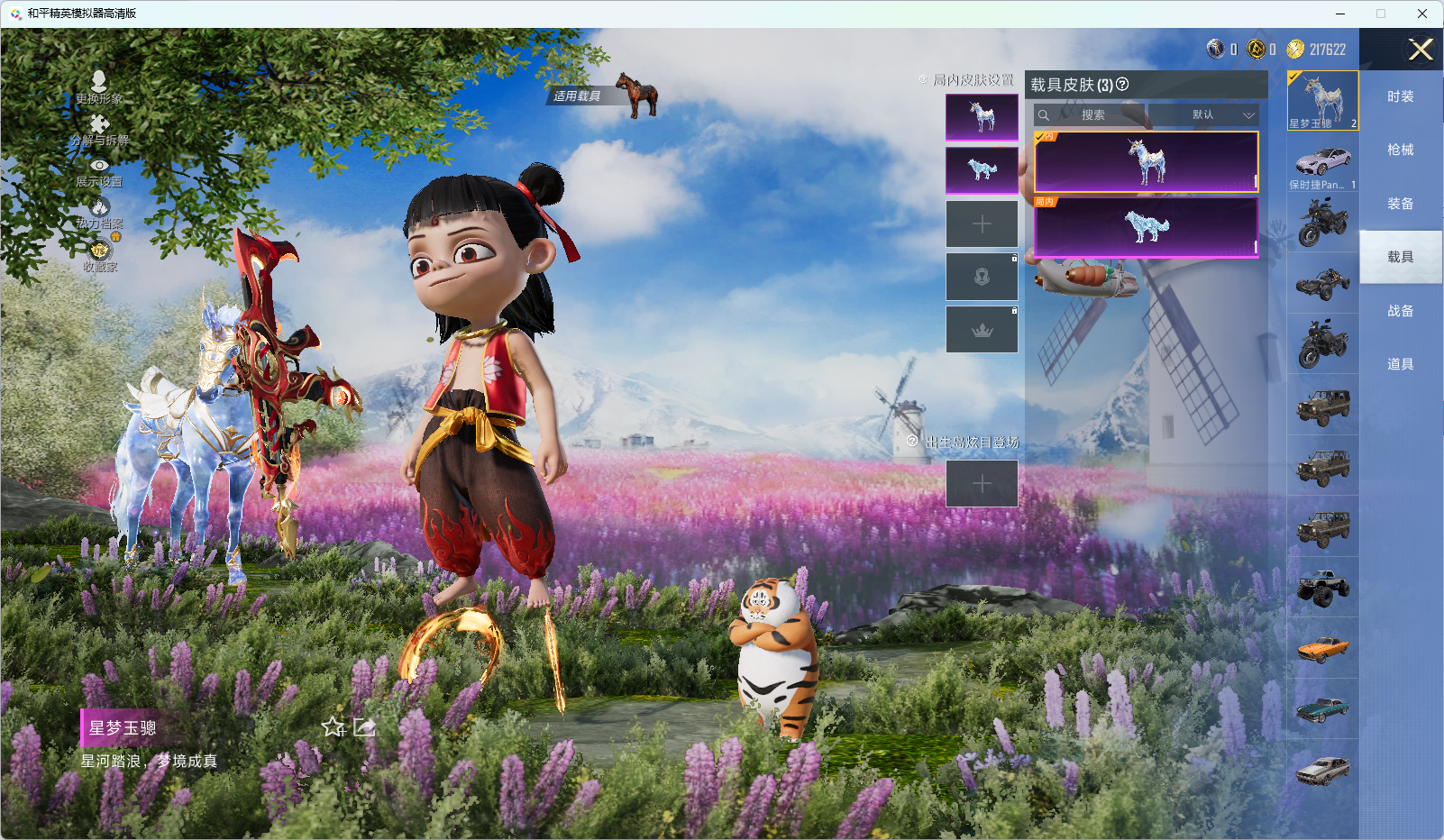Open the 收藏家 collector page
The image size is (1444, 840).
[x=100, y=255]
